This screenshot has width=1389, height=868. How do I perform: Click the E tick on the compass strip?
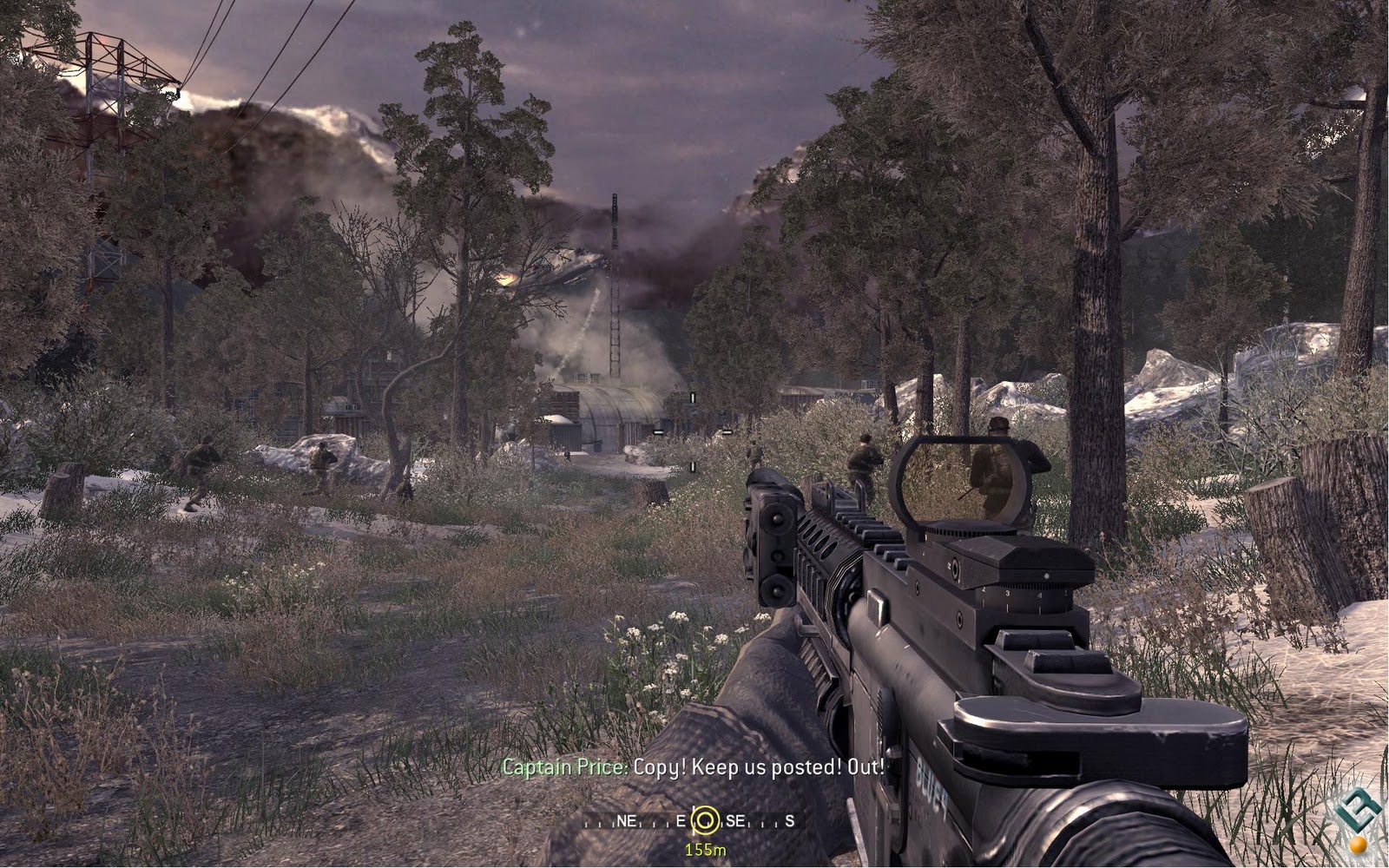(681, 820)
